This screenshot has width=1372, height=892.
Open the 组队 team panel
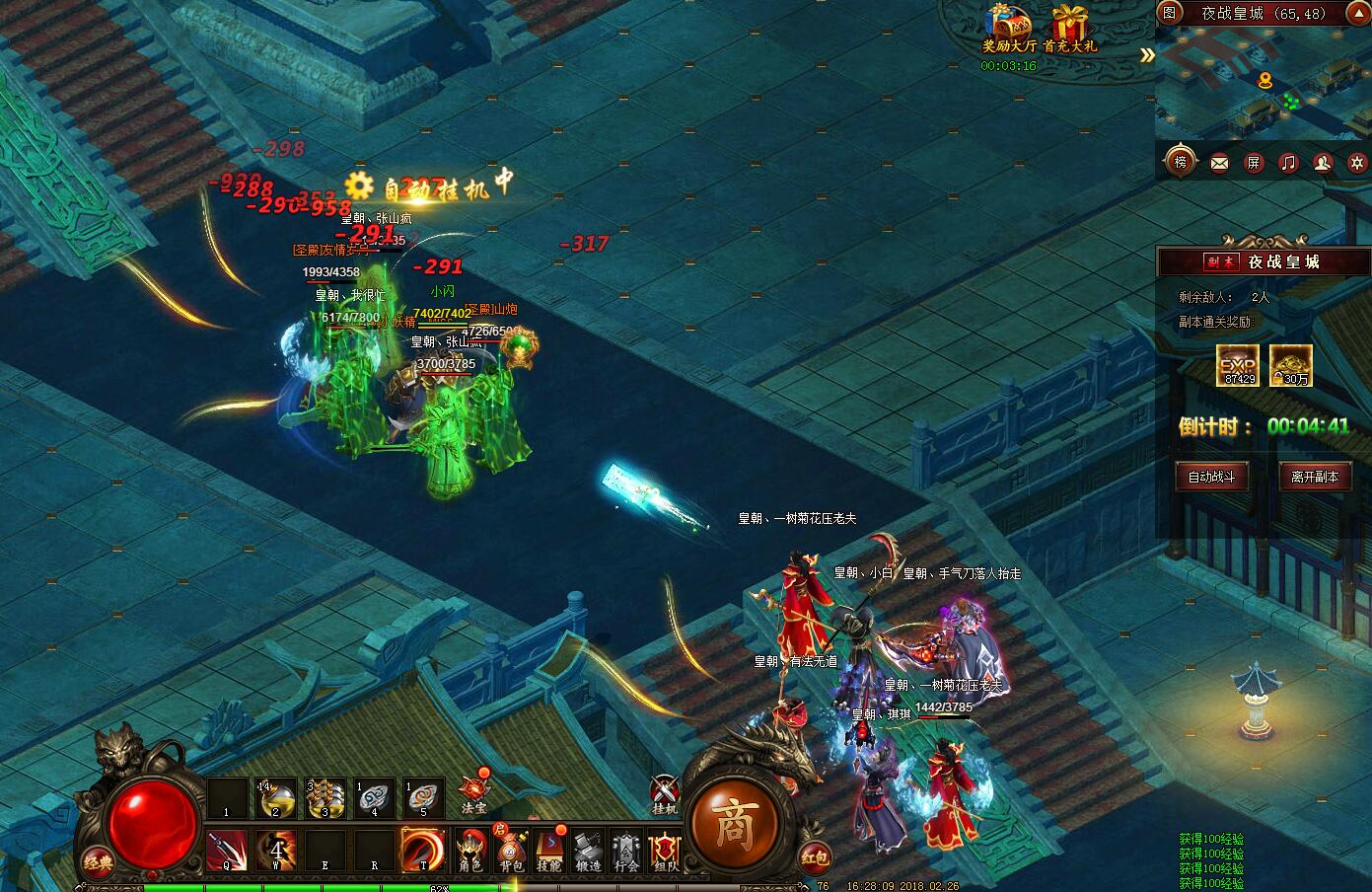(666, 852)
